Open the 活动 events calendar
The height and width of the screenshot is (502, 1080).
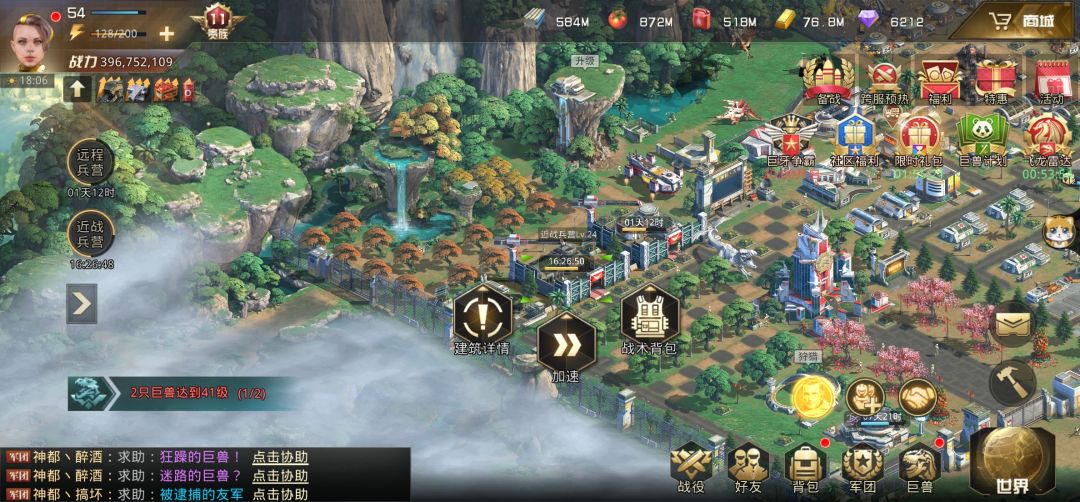(1051, 80)
